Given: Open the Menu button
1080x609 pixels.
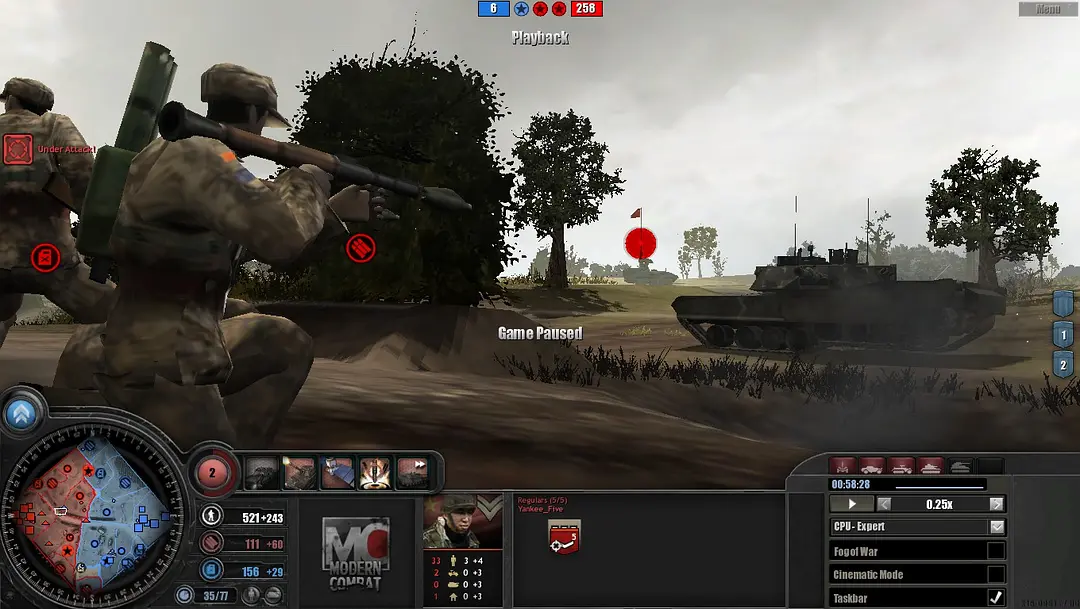Looking at the screenshot, I should coord(1048,9).
